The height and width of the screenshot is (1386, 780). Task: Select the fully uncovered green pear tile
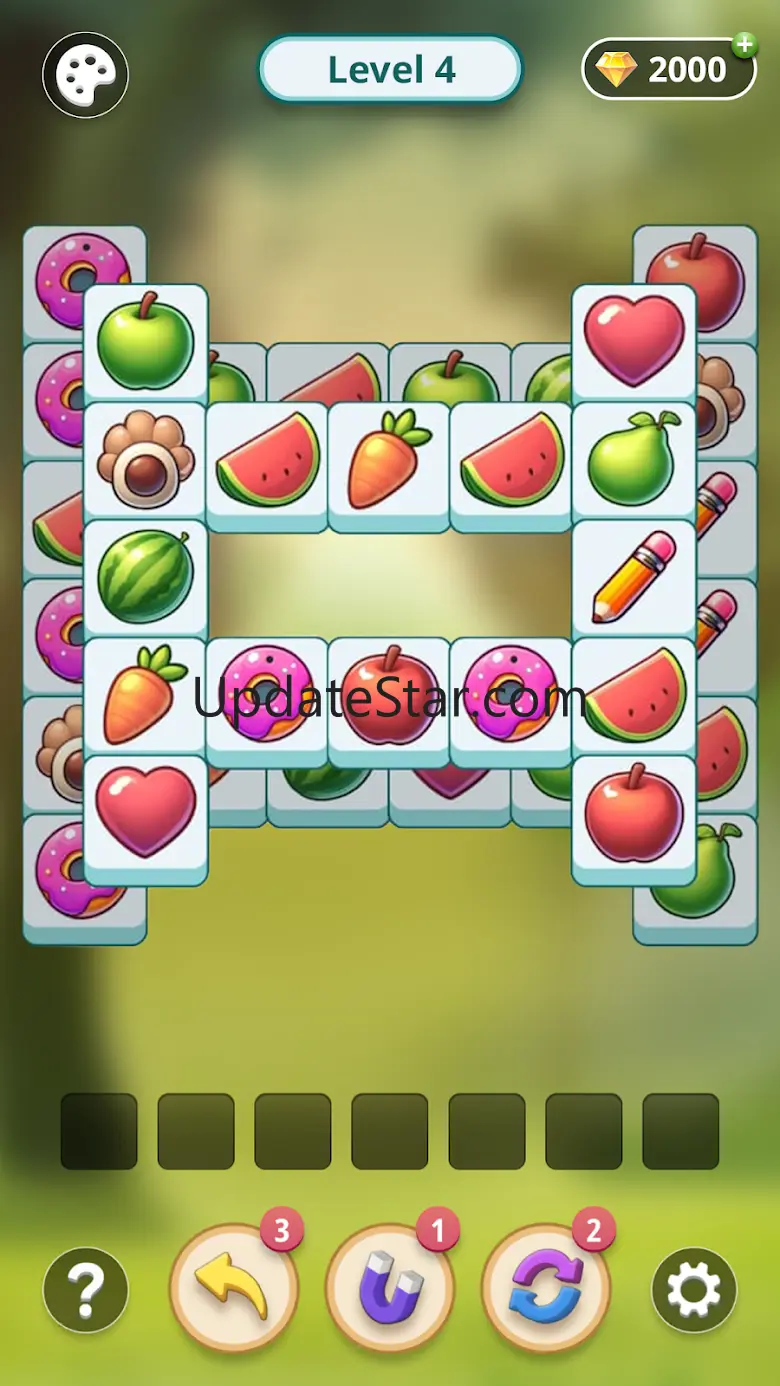(634, 460)
